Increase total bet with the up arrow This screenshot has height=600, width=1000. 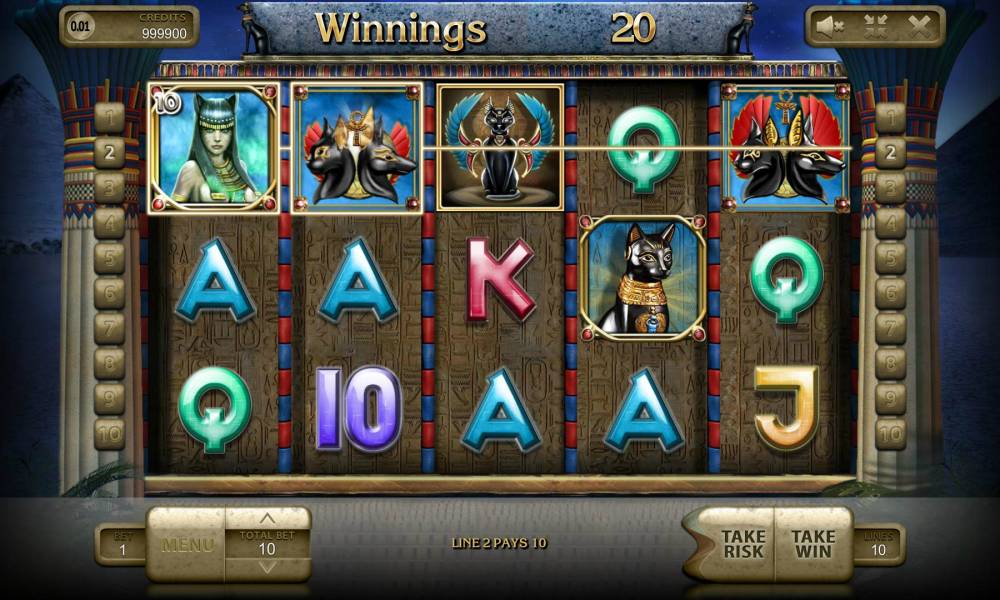coord(267,519)
